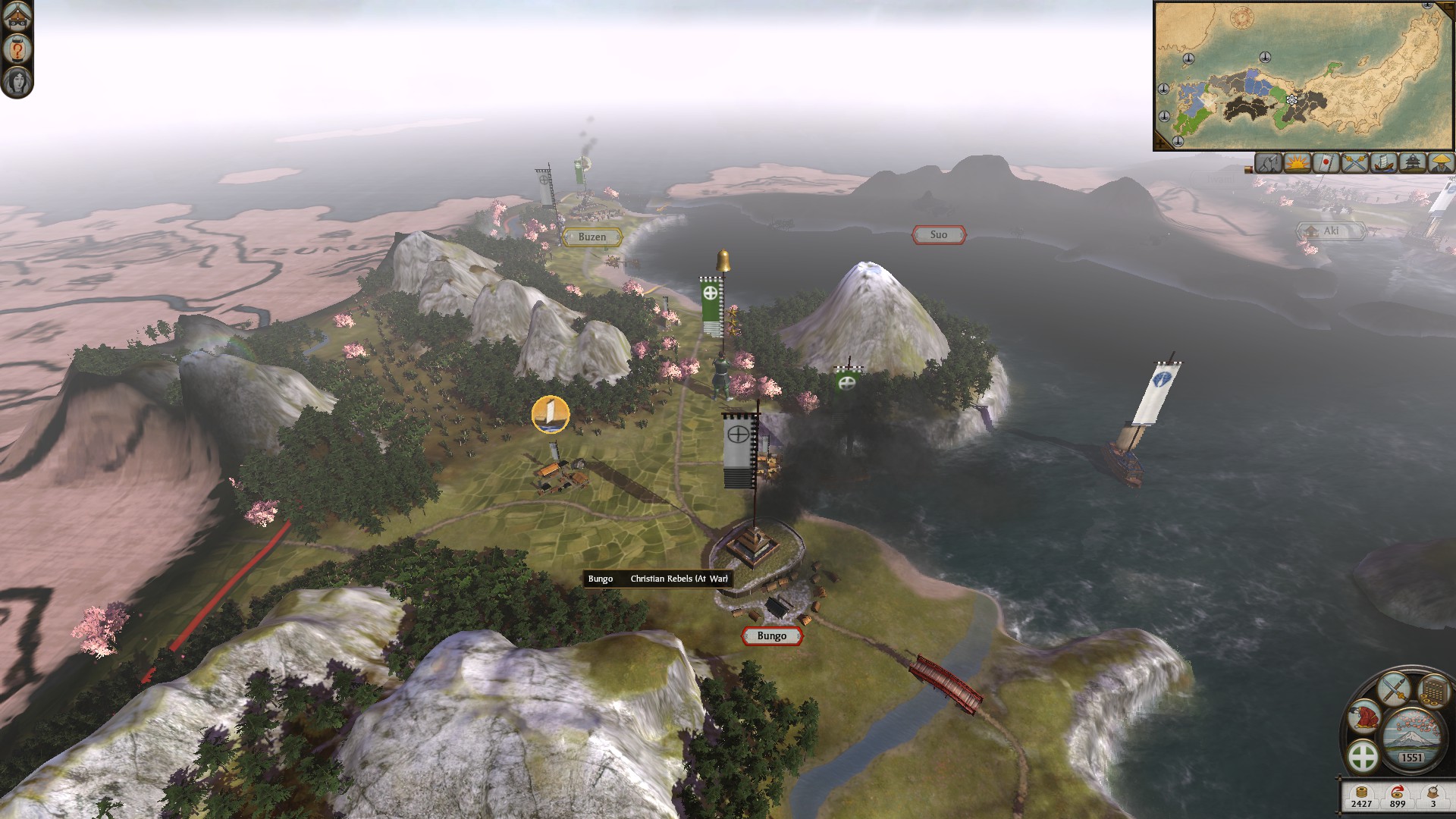This screenshot has height=819, width=1456.
Task: Select the Buzen province label
Action: (592, 237)
